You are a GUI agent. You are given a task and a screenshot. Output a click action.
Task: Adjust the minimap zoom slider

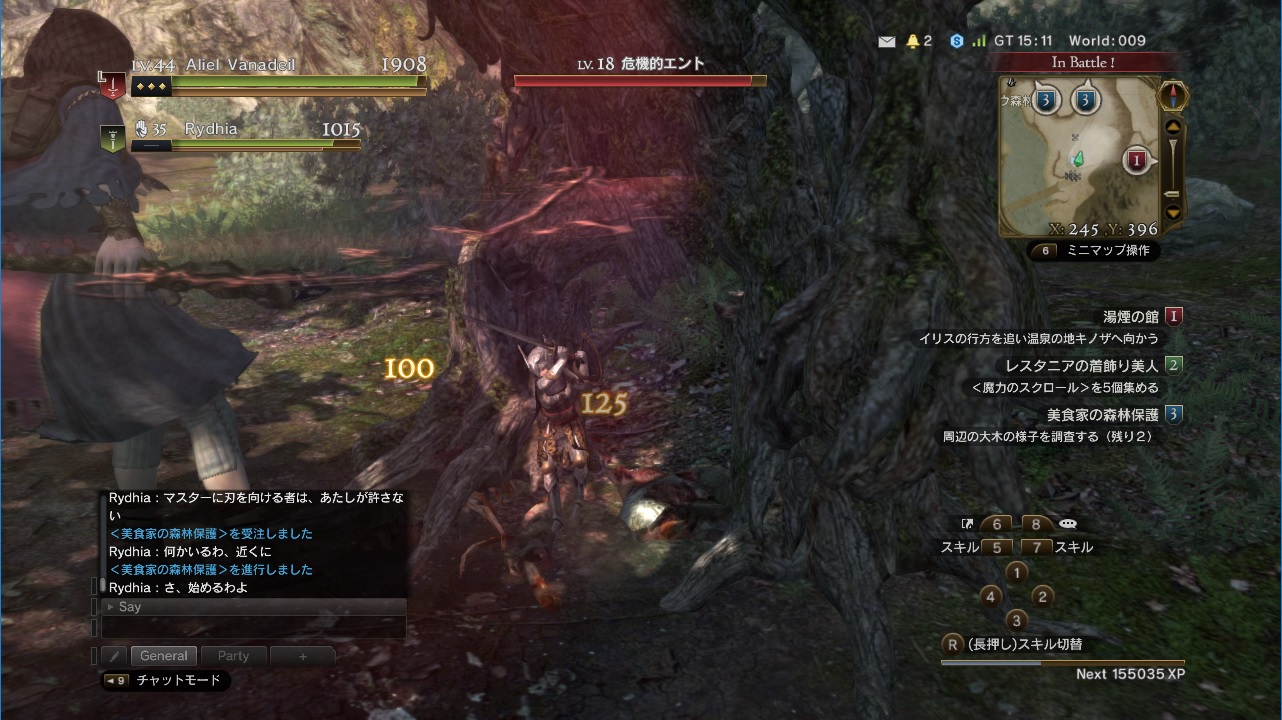pyautogui.click(x=1173, y=170)
